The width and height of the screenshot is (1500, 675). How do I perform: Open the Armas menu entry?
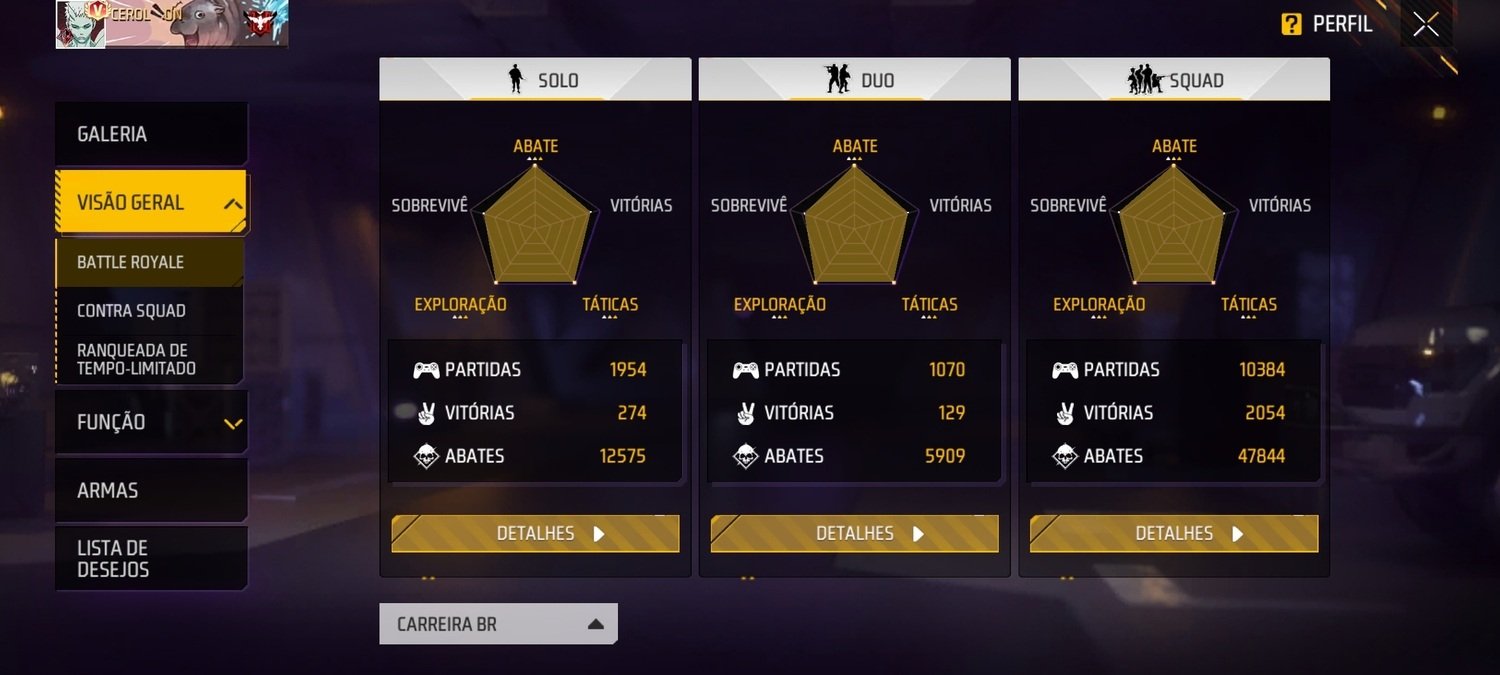tap(150, 490)
